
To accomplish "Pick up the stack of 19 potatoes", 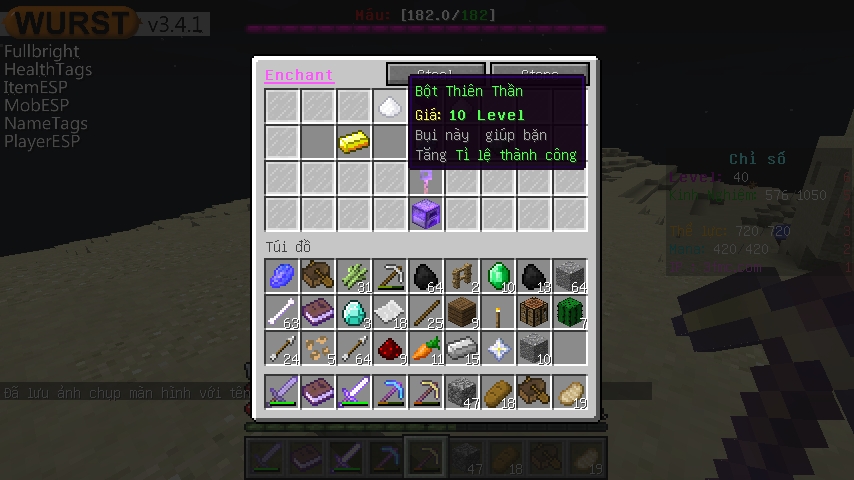I will pyautogui.click(x=570, y=392).
